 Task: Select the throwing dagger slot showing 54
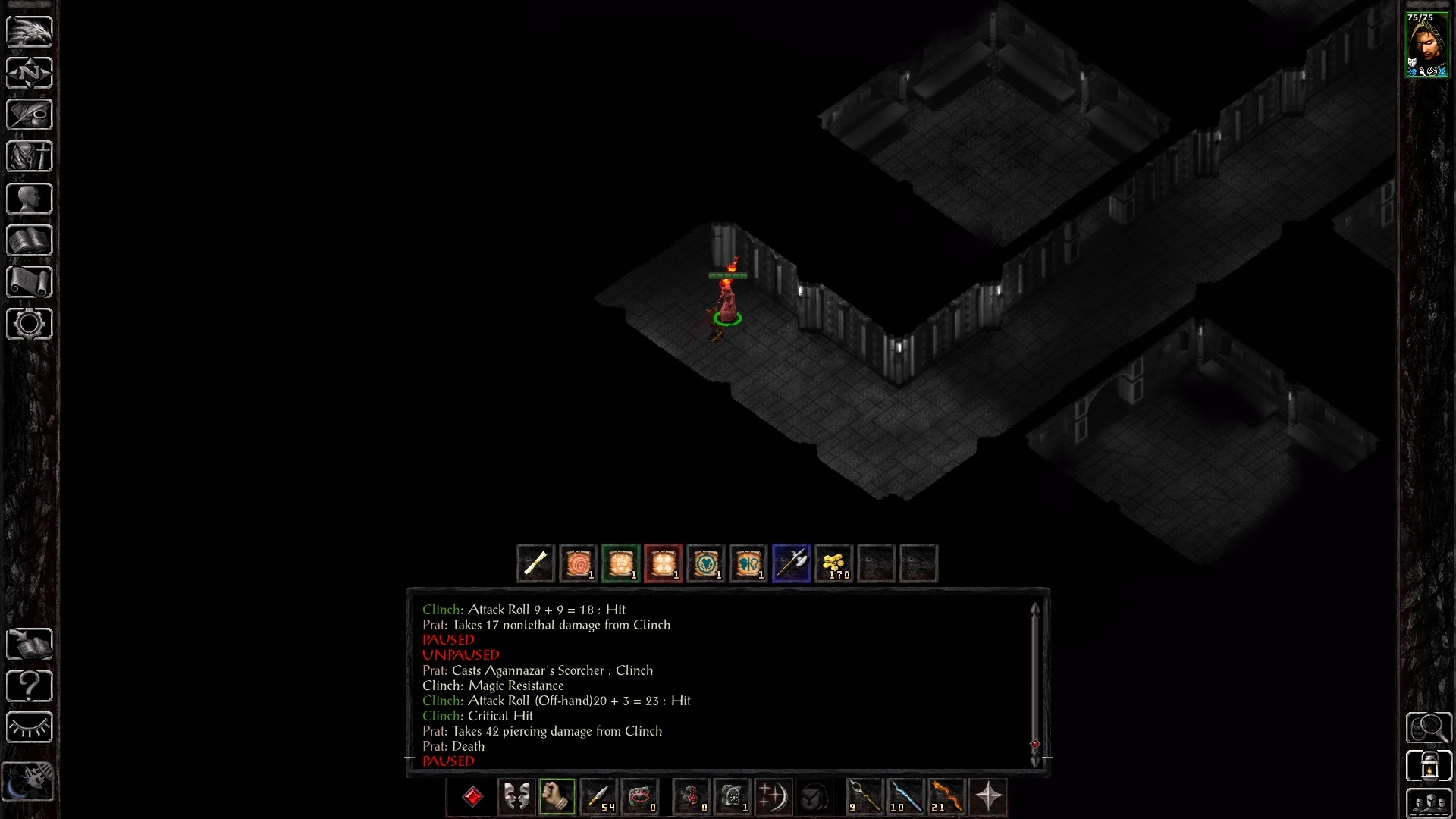598,796
